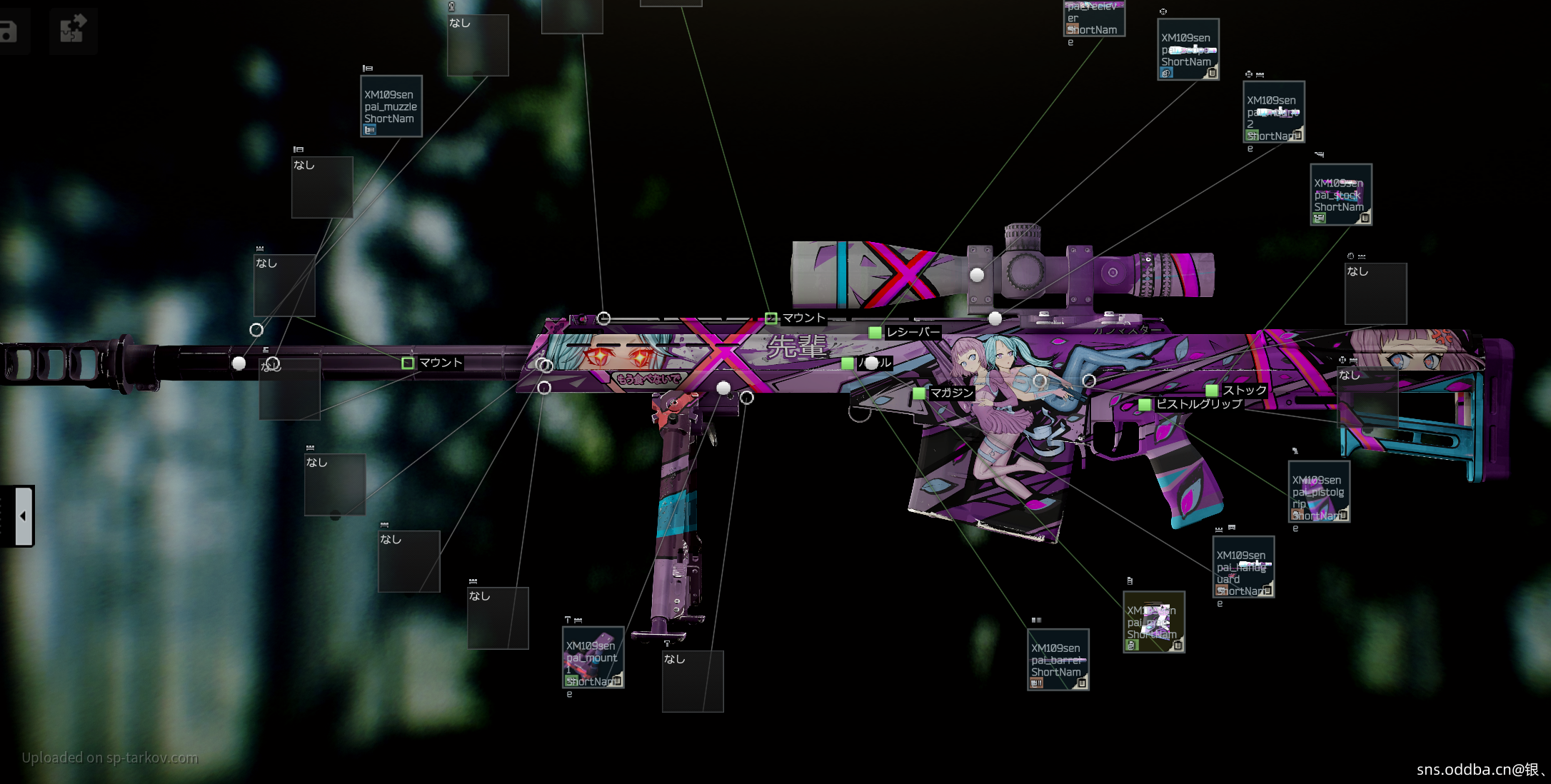Select the XM109sen pai_stock mod slot

coord(1340,195)
